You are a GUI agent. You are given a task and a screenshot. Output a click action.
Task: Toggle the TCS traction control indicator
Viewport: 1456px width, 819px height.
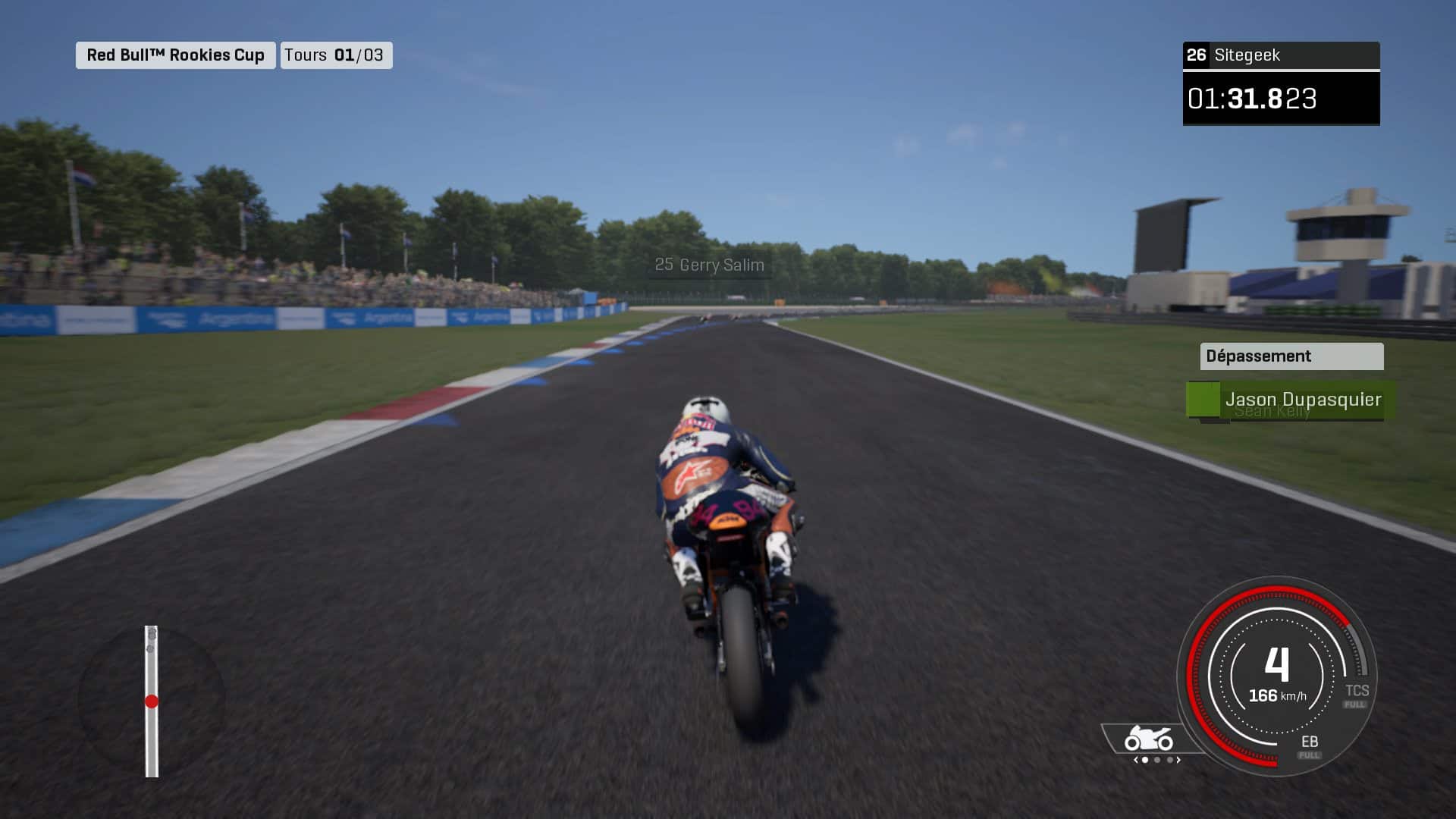click(x=1357, y=693)
